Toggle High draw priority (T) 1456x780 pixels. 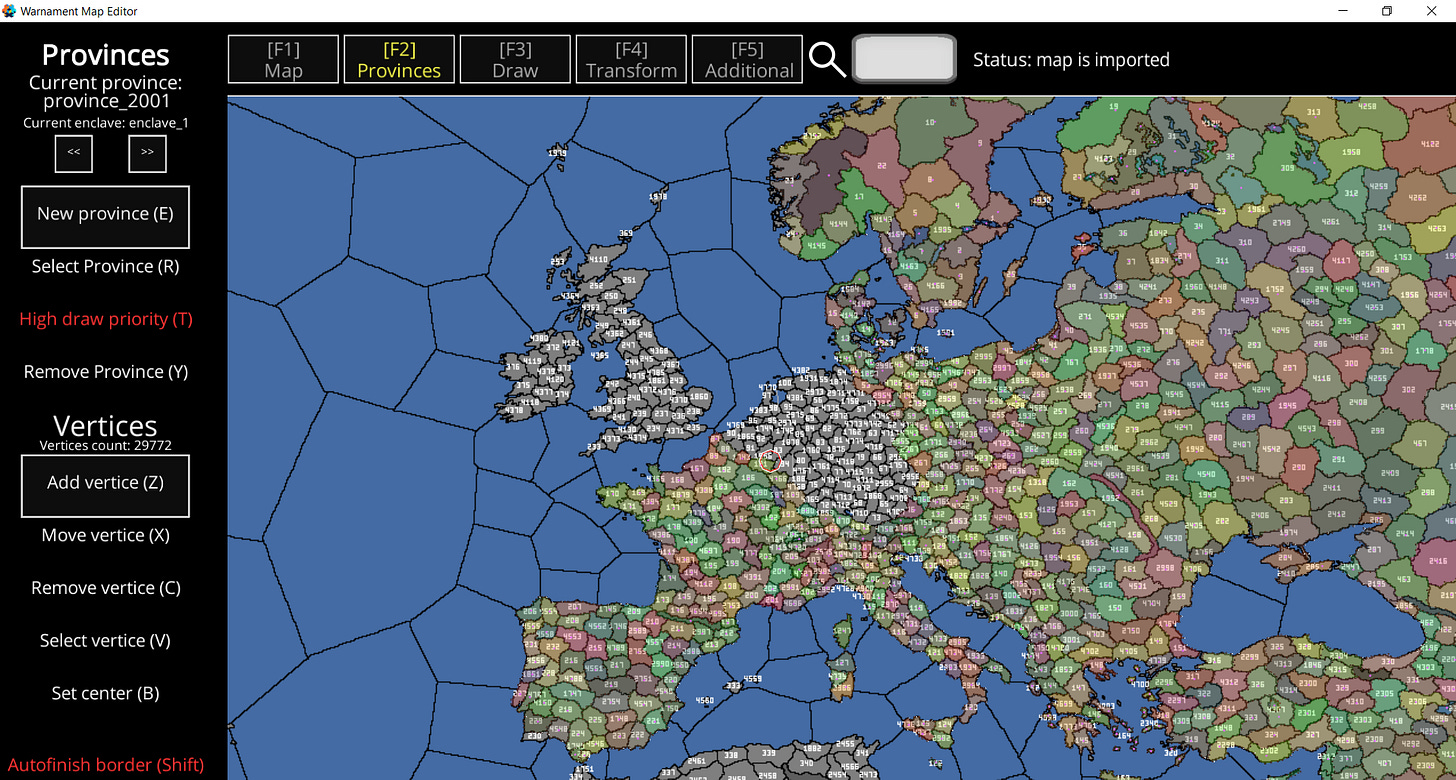click(x=105, y=318)
